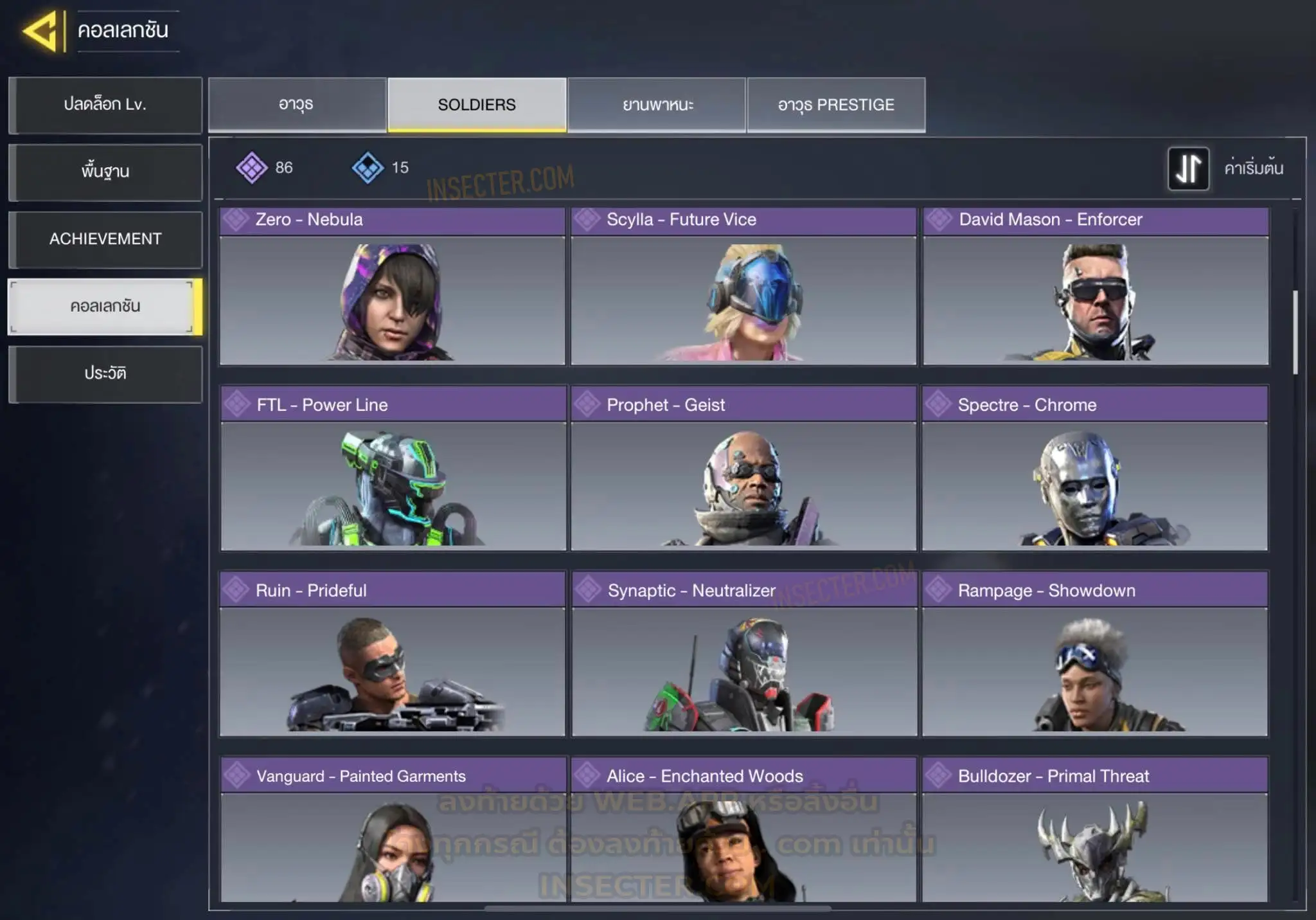Screen dimensions: 1316x920
Task: Choose the Prophet - Geist soldier
Action: [743, 469]
